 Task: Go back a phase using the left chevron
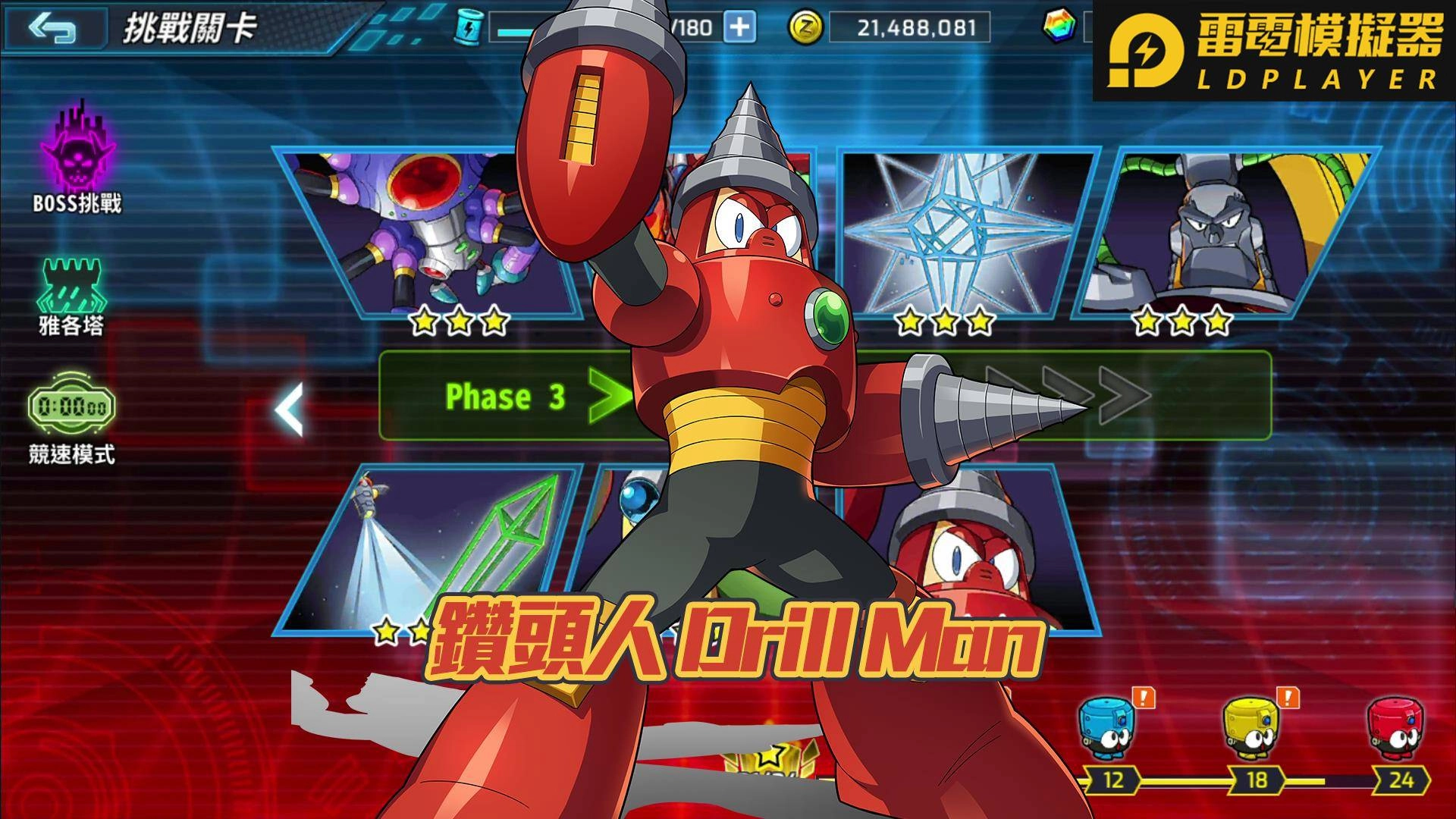[x=290, y=407]
